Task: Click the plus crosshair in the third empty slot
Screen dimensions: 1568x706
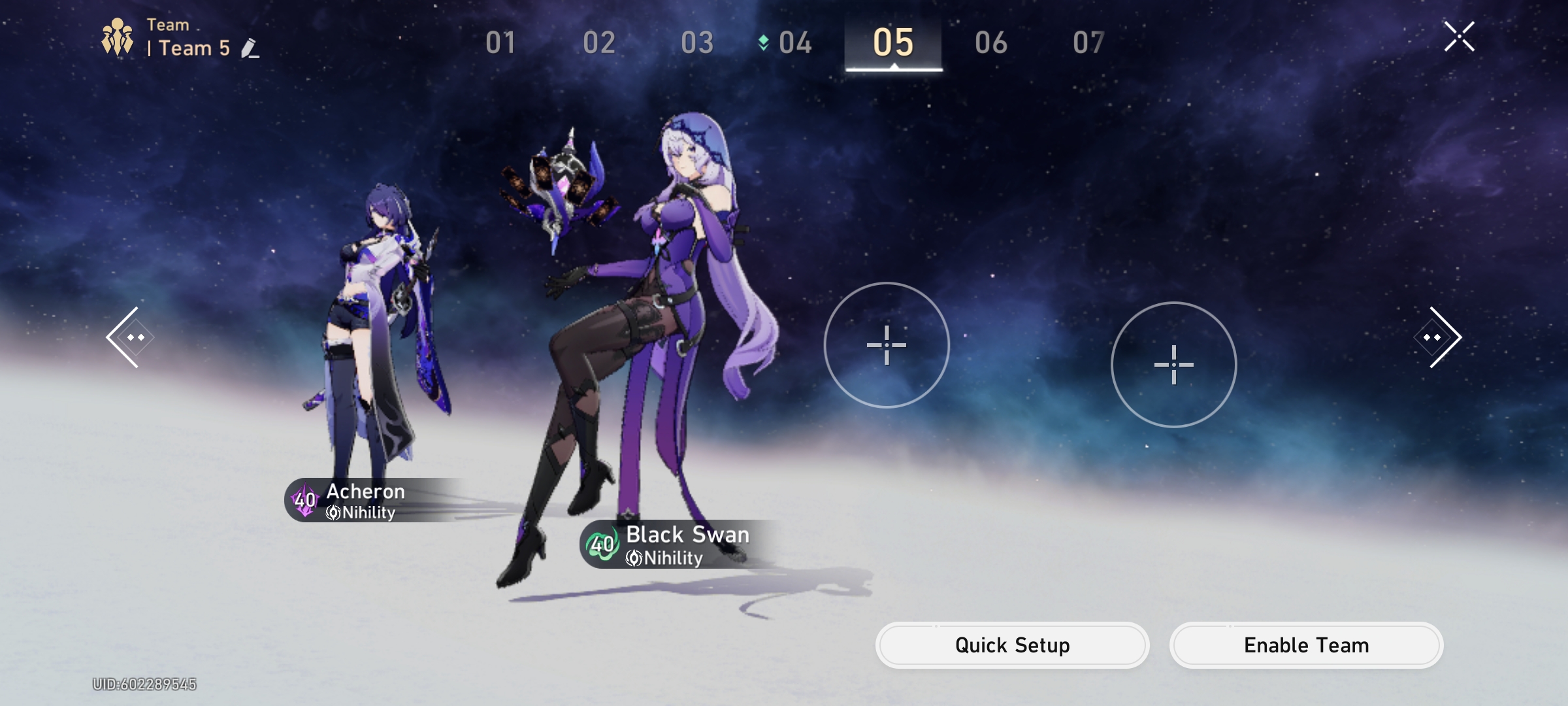Action: point(887,346)
